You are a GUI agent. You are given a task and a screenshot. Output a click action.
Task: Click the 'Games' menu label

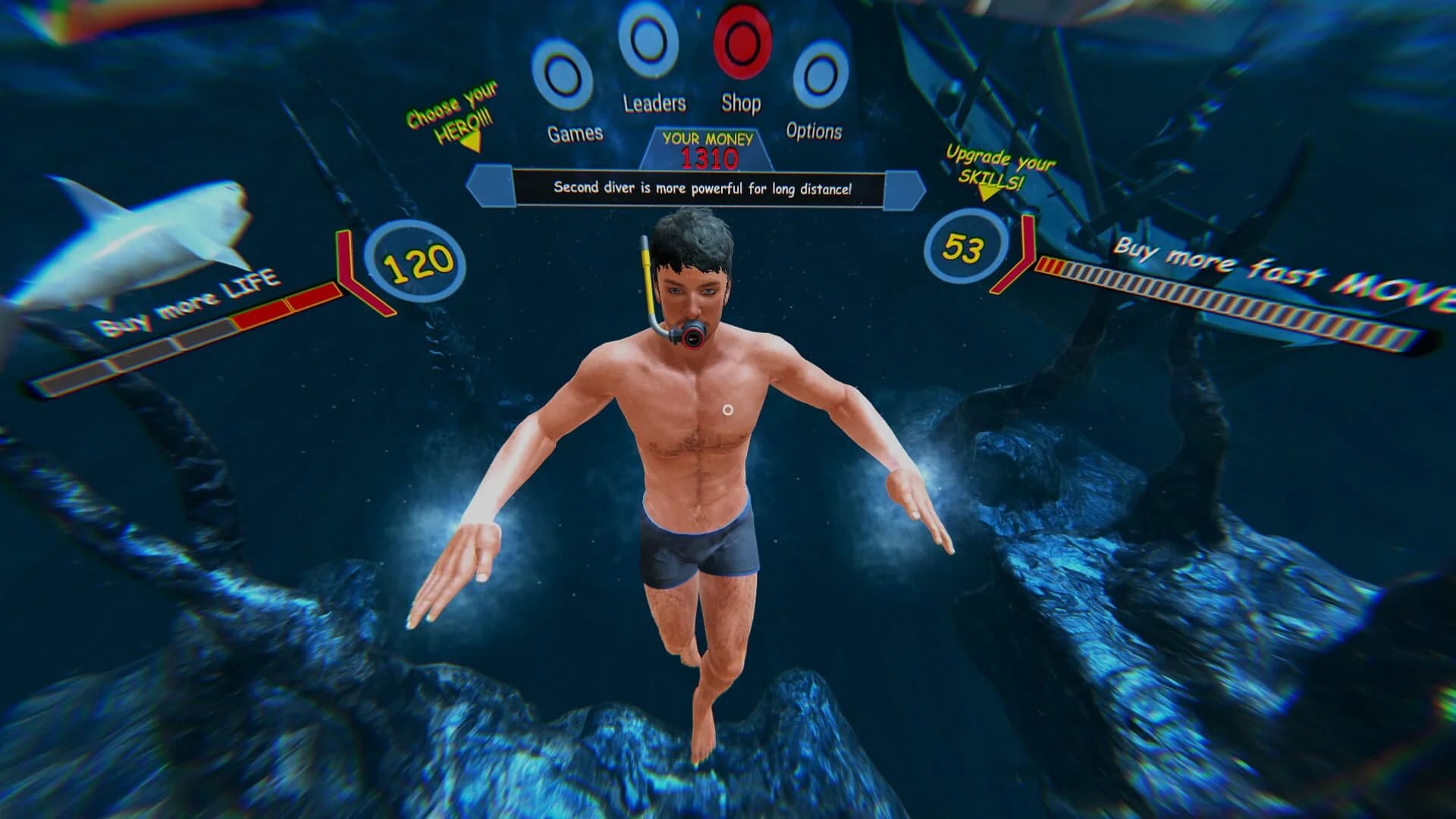(x=575, y=134)
